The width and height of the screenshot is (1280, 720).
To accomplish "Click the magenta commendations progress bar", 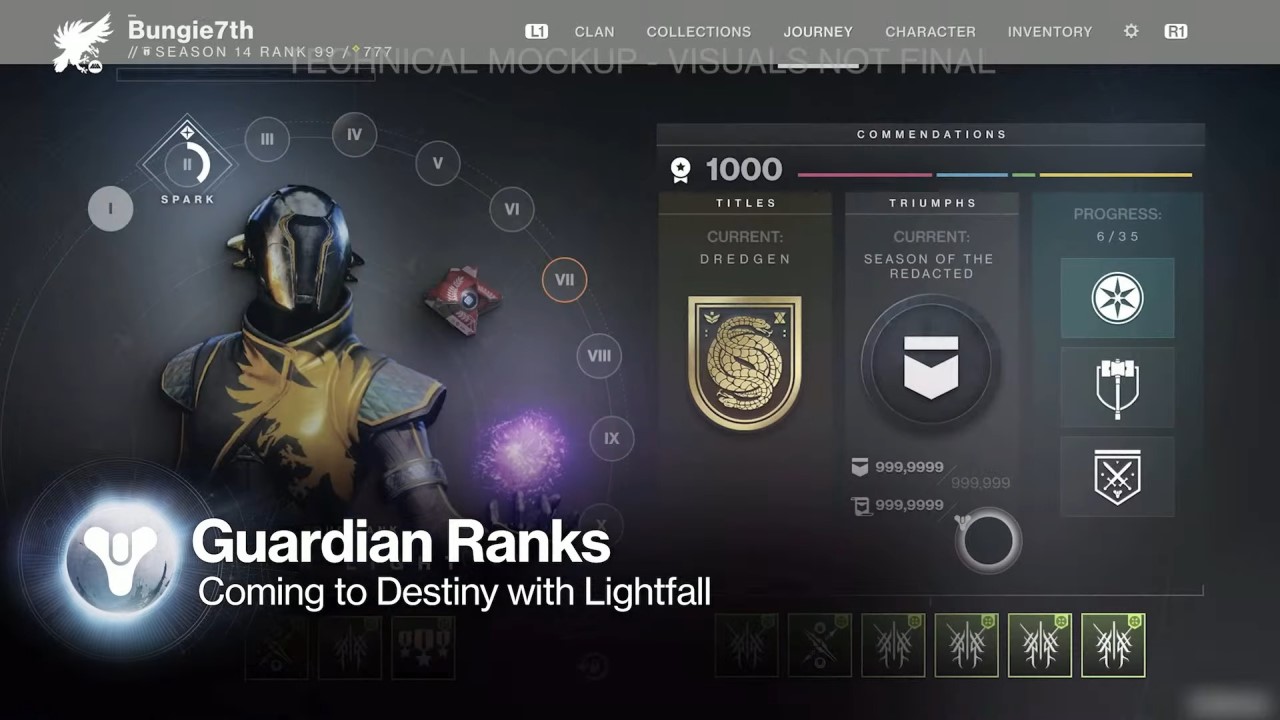I will click(x=863, y=173).
